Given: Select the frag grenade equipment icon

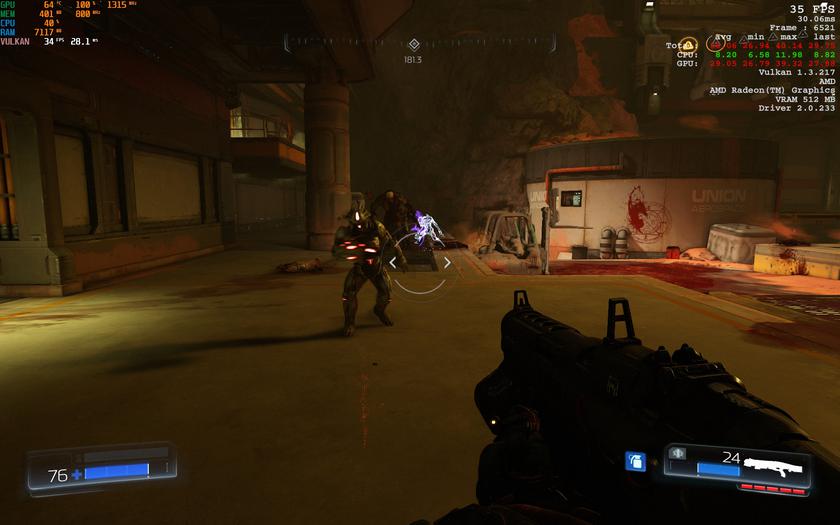Looking at the screenshot, I should [x=634, y=460].
